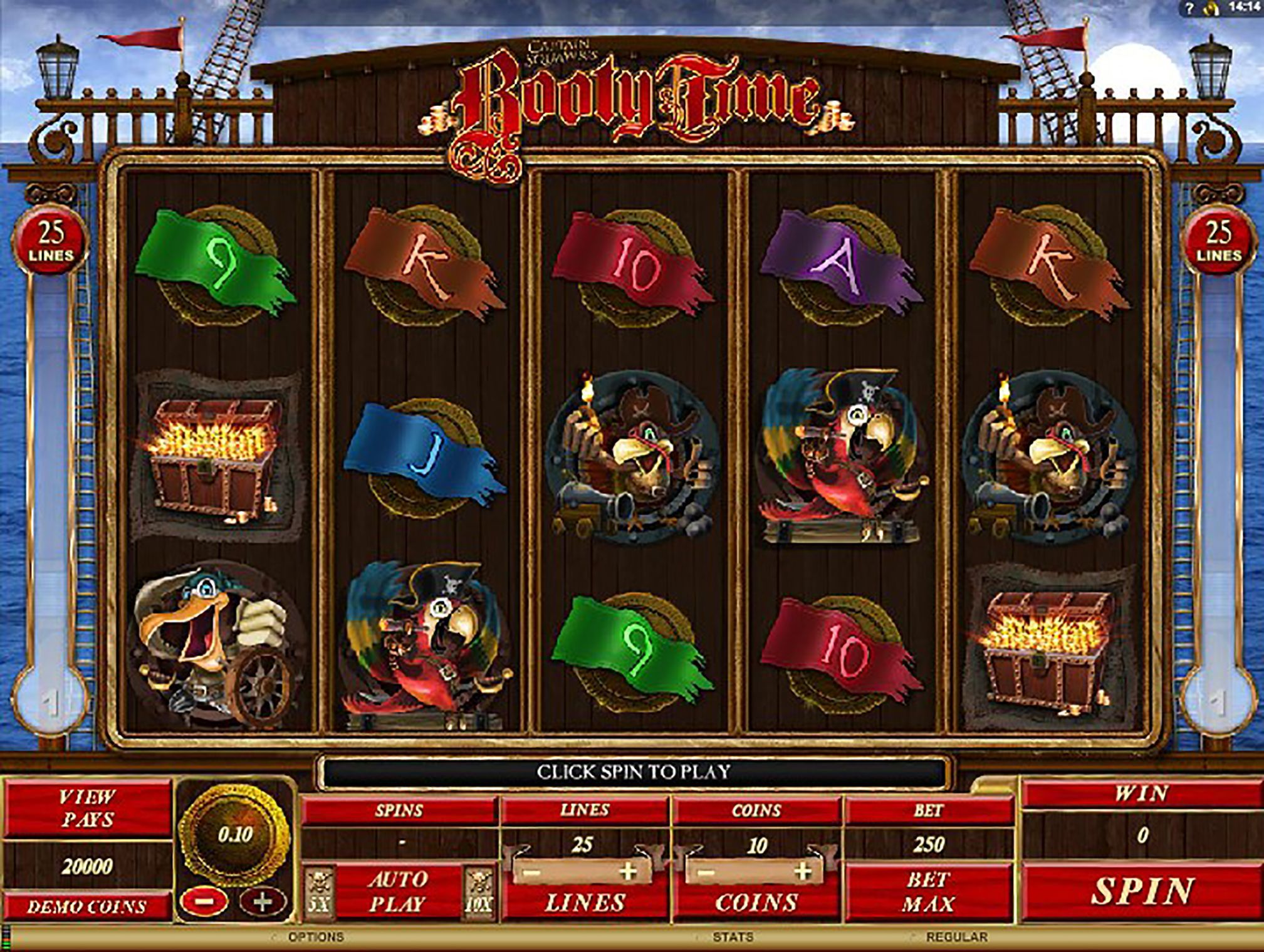
Task: Reduce the number of lines with minus
Action: click(x=533, y=872)
